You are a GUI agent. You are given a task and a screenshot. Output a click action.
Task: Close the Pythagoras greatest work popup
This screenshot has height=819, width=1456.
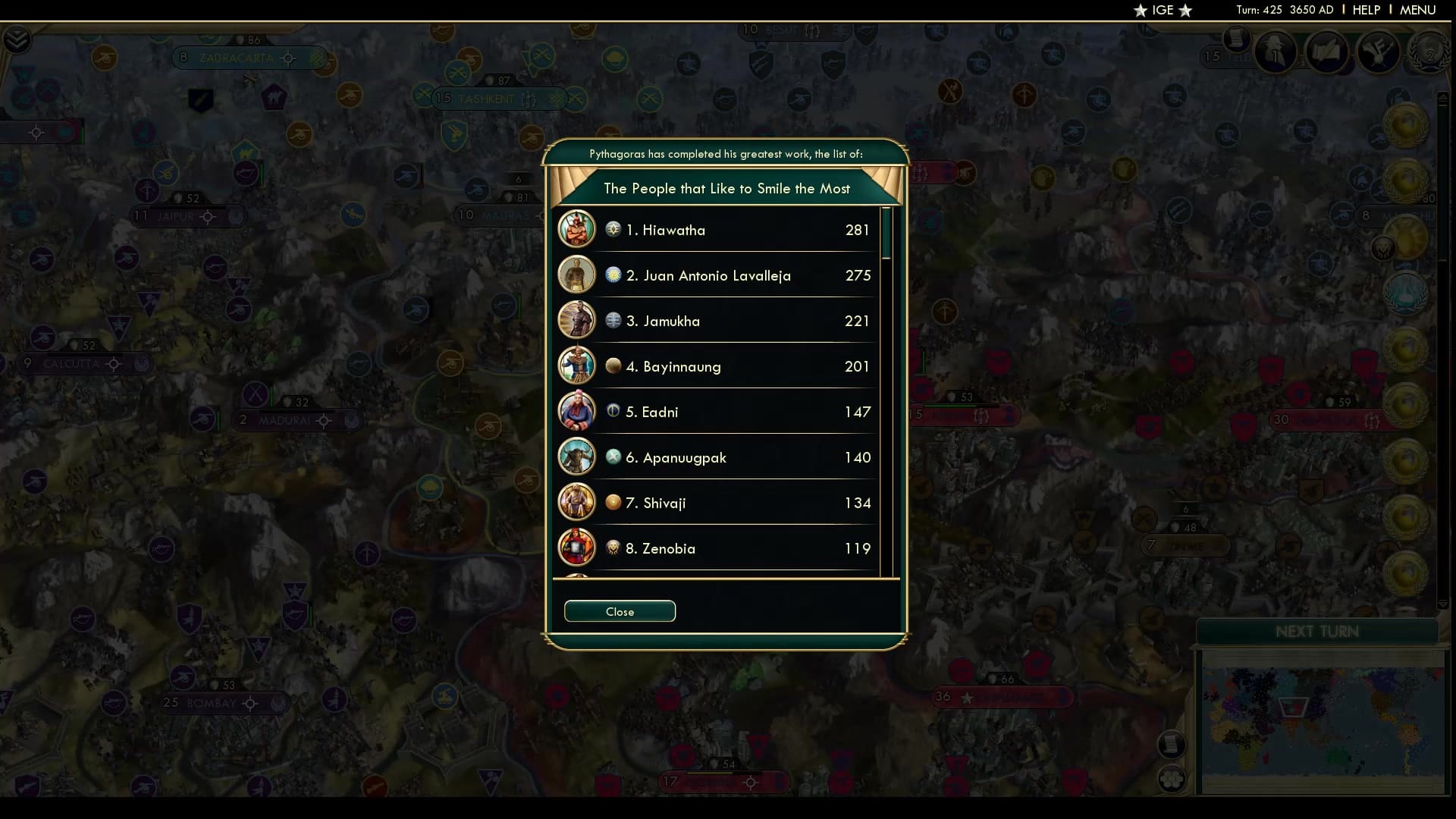coord(619,611)
